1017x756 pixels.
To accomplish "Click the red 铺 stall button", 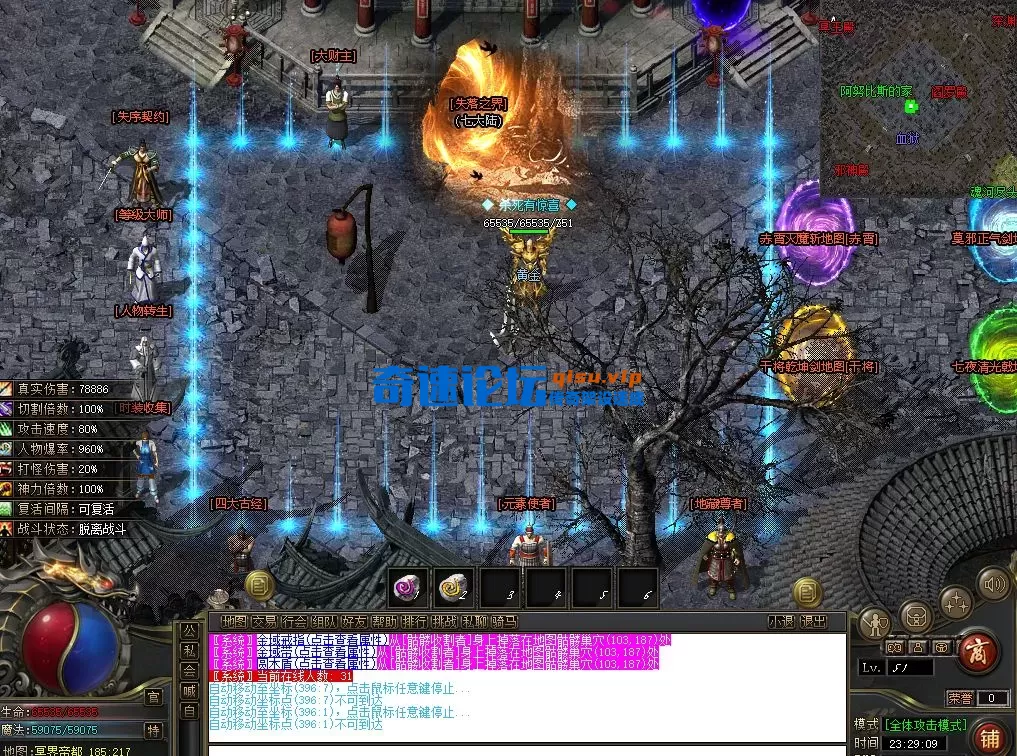I will 990,737.
